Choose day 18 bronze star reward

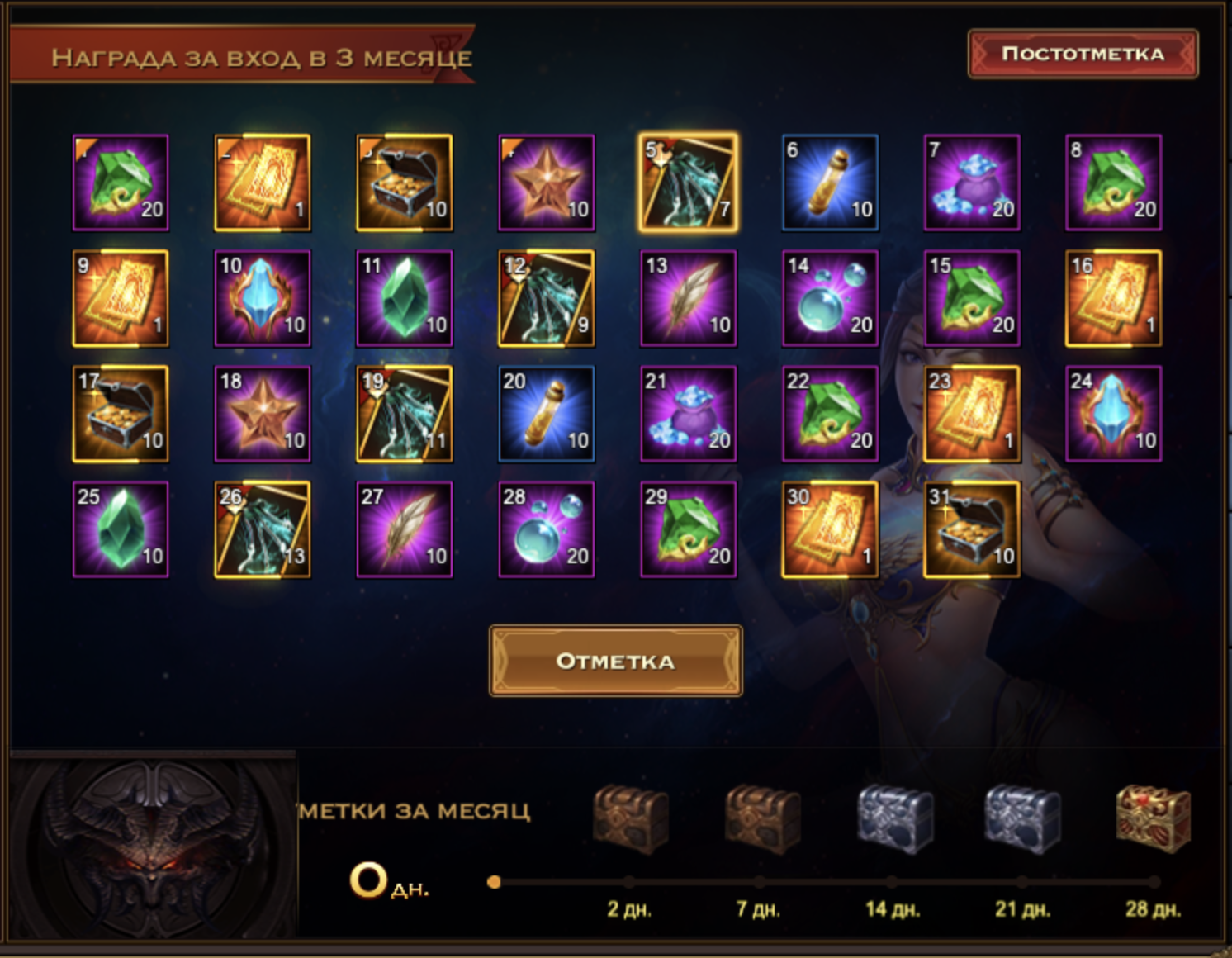point(263,414)
